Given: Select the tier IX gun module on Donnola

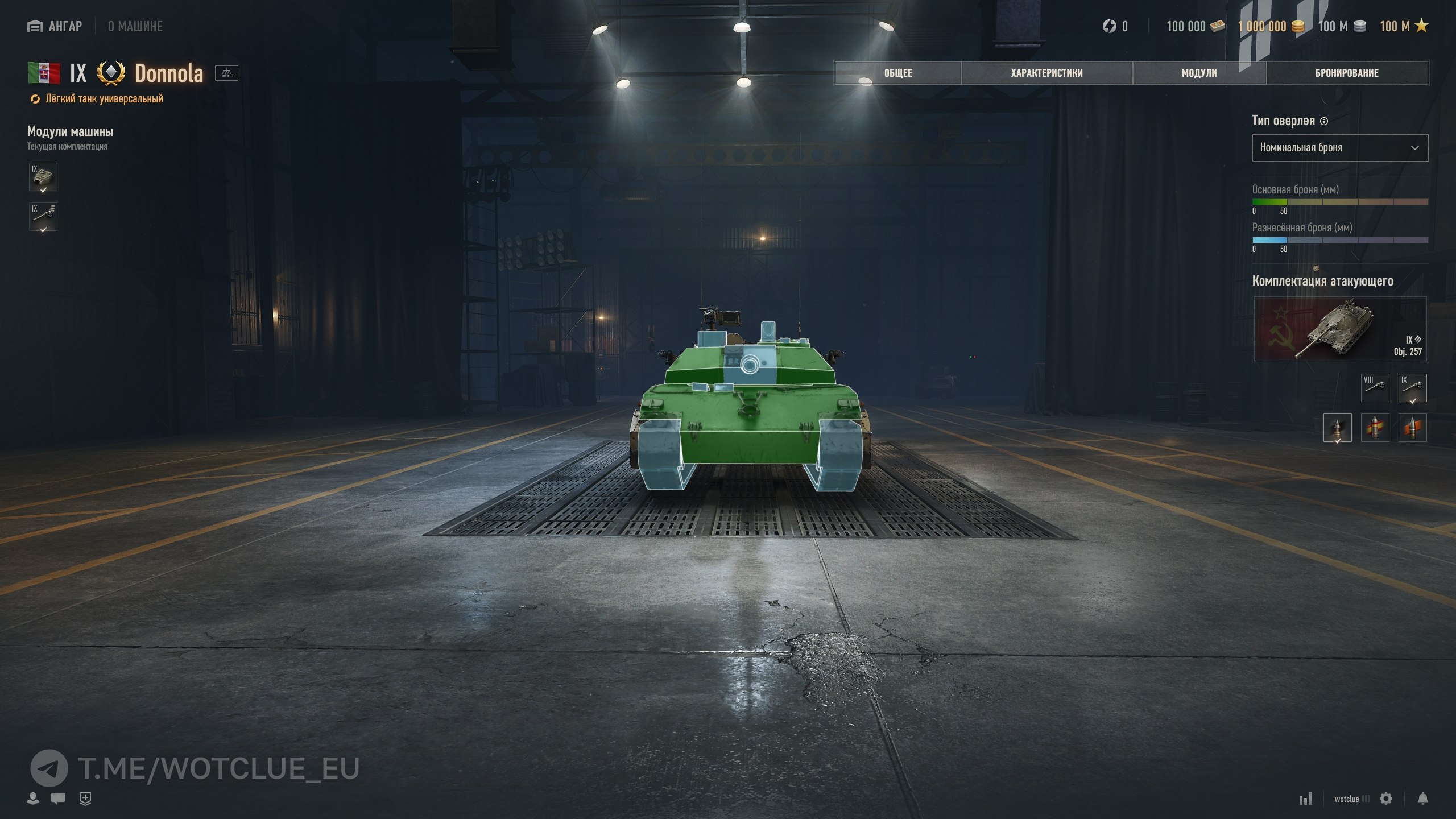Looking at the screenshot, I should click(x=43, y=217).
